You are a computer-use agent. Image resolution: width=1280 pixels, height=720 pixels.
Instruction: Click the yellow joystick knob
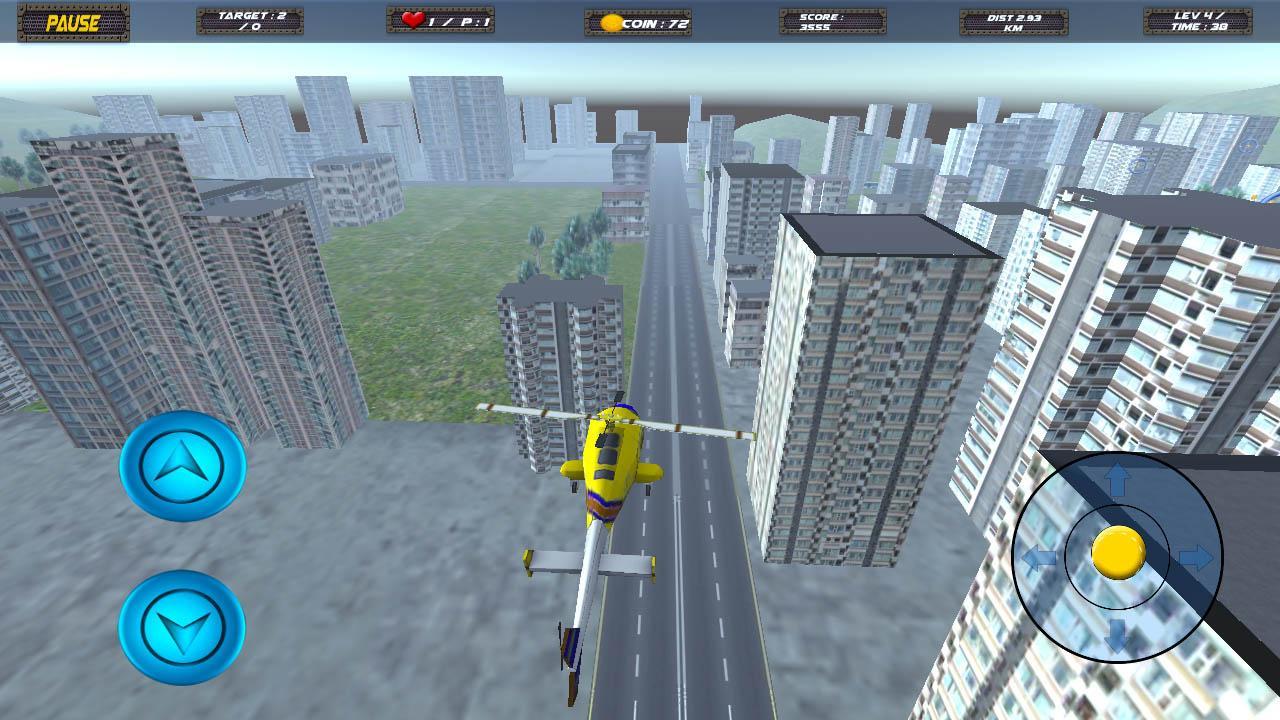(1118, 551)
